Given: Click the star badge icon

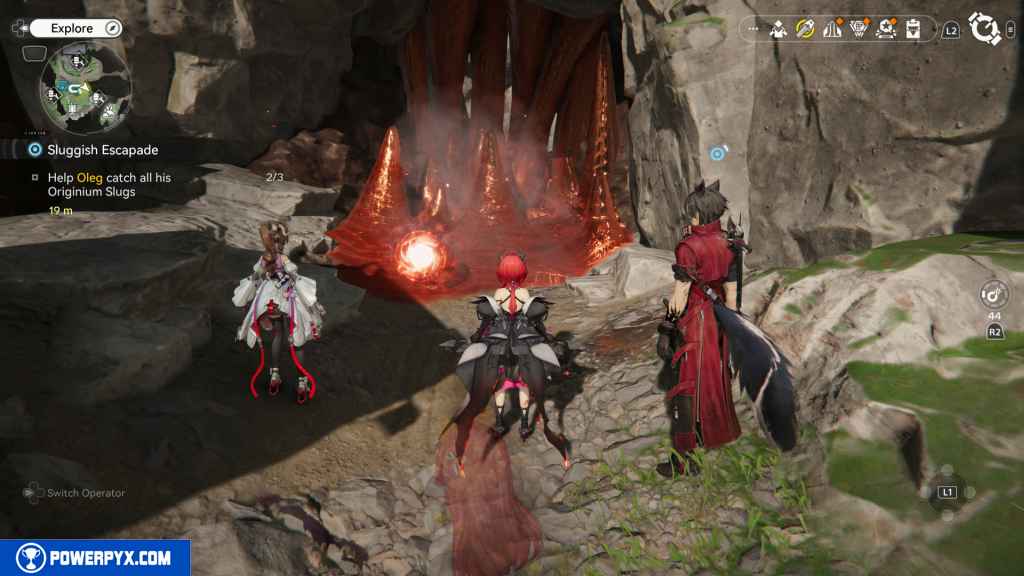Looking at the screenshot, I should pos(886,29).
